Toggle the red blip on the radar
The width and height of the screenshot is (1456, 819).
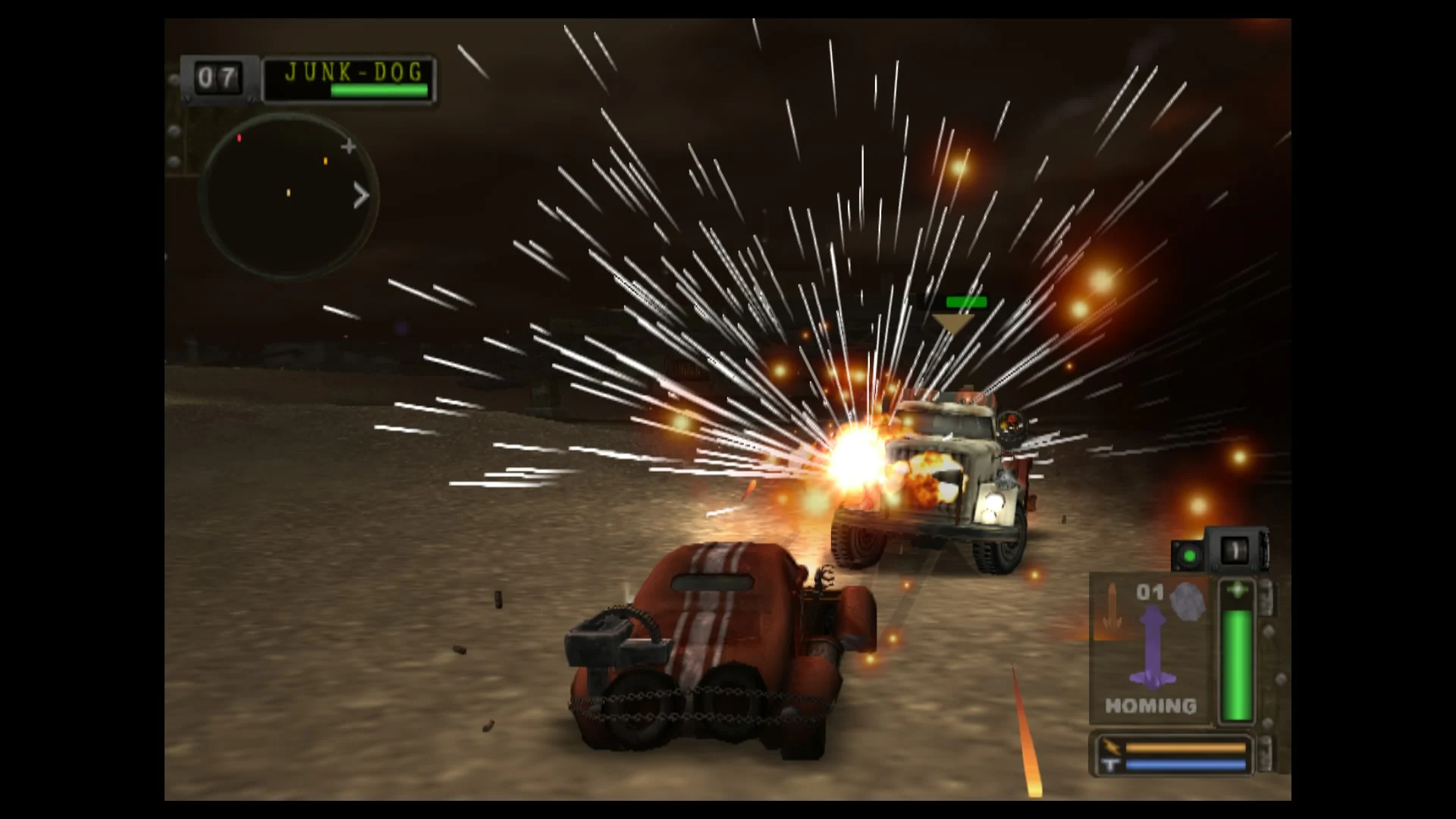(x=239, y=138)
